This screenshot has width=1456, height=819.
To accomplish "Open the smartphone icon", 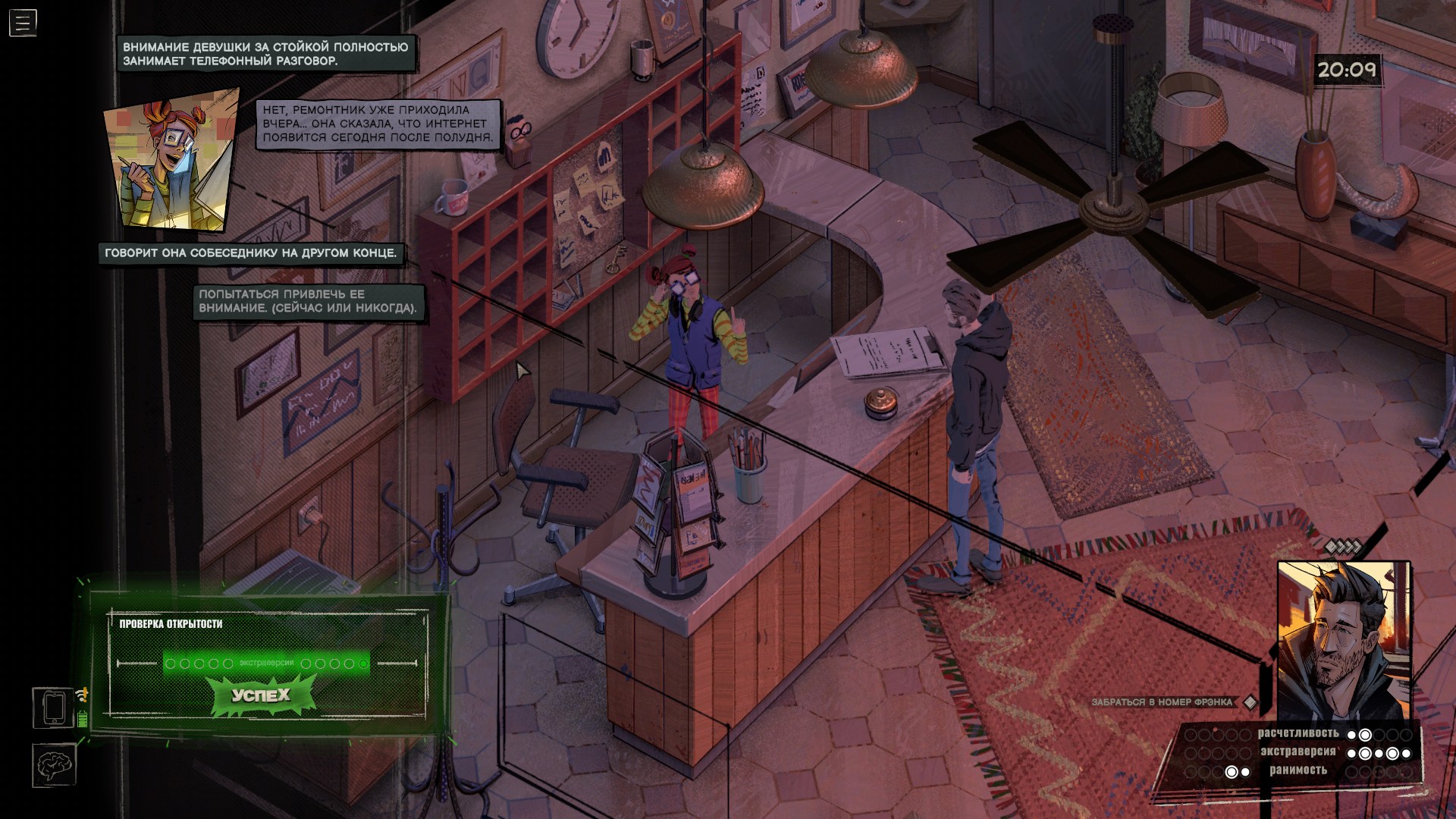I will coord(54,708).
